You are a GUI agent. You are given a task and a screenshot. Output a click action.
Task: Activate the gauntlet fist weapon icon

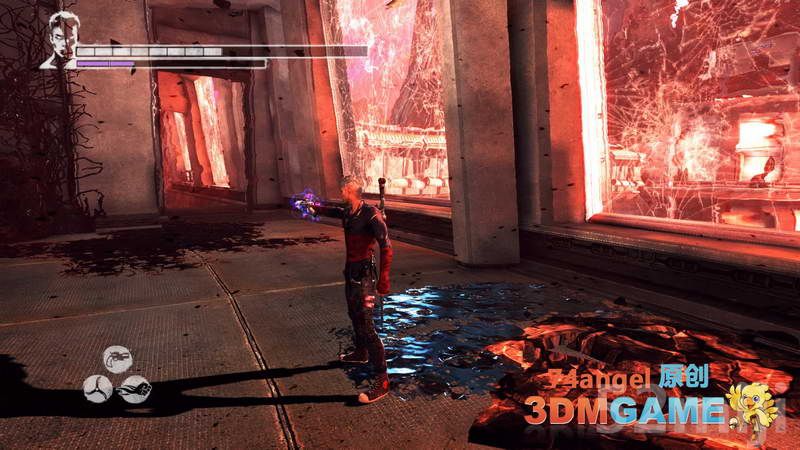[135, 388]
